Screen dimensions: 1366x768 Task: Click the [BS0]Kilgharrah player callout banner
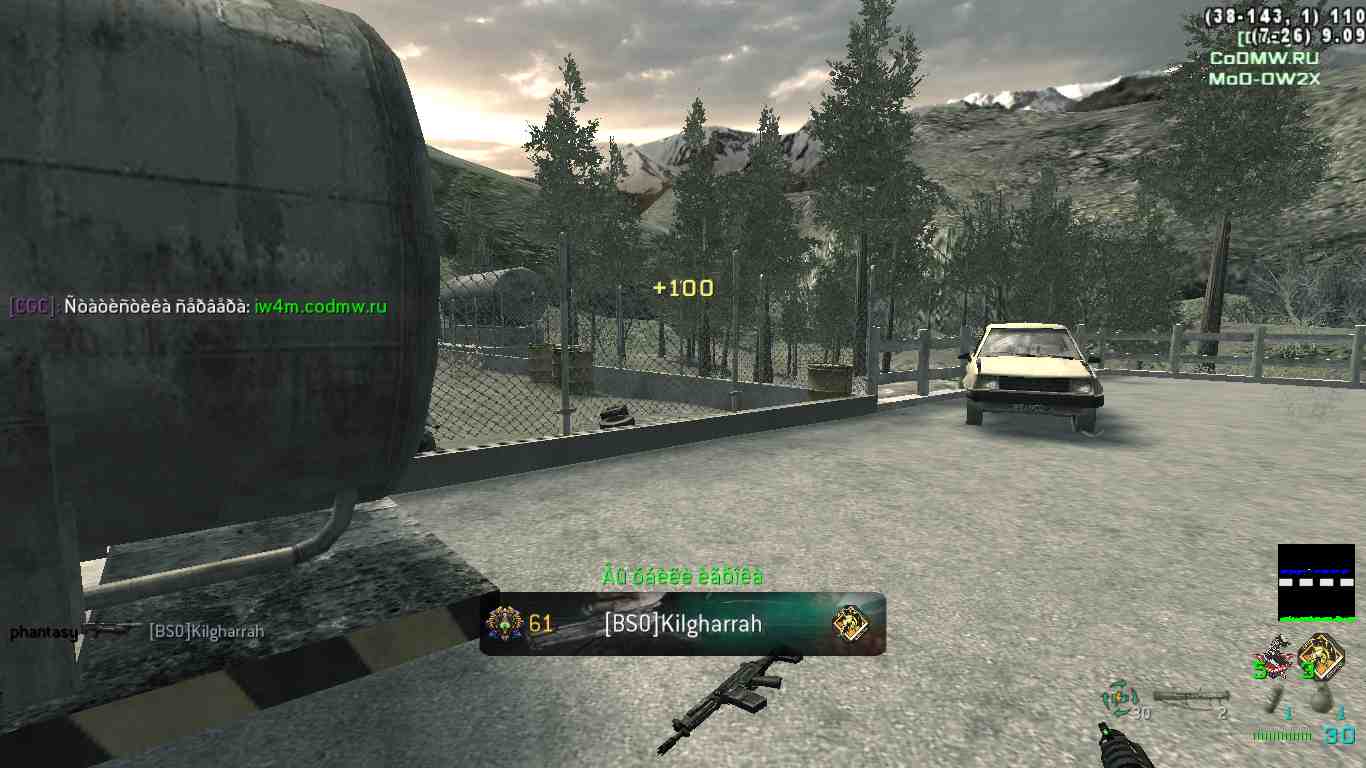[x=682, y=624]
